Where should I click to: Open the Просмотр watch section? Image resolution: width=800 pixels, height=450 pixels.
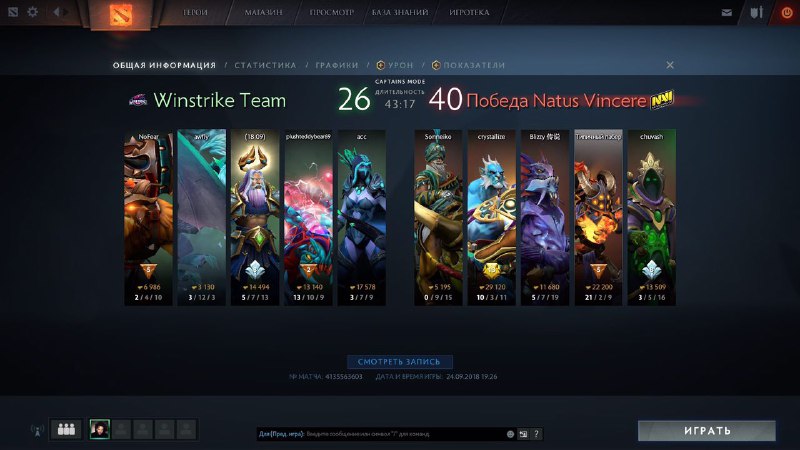pyautogui.click(x=331, y=13)
